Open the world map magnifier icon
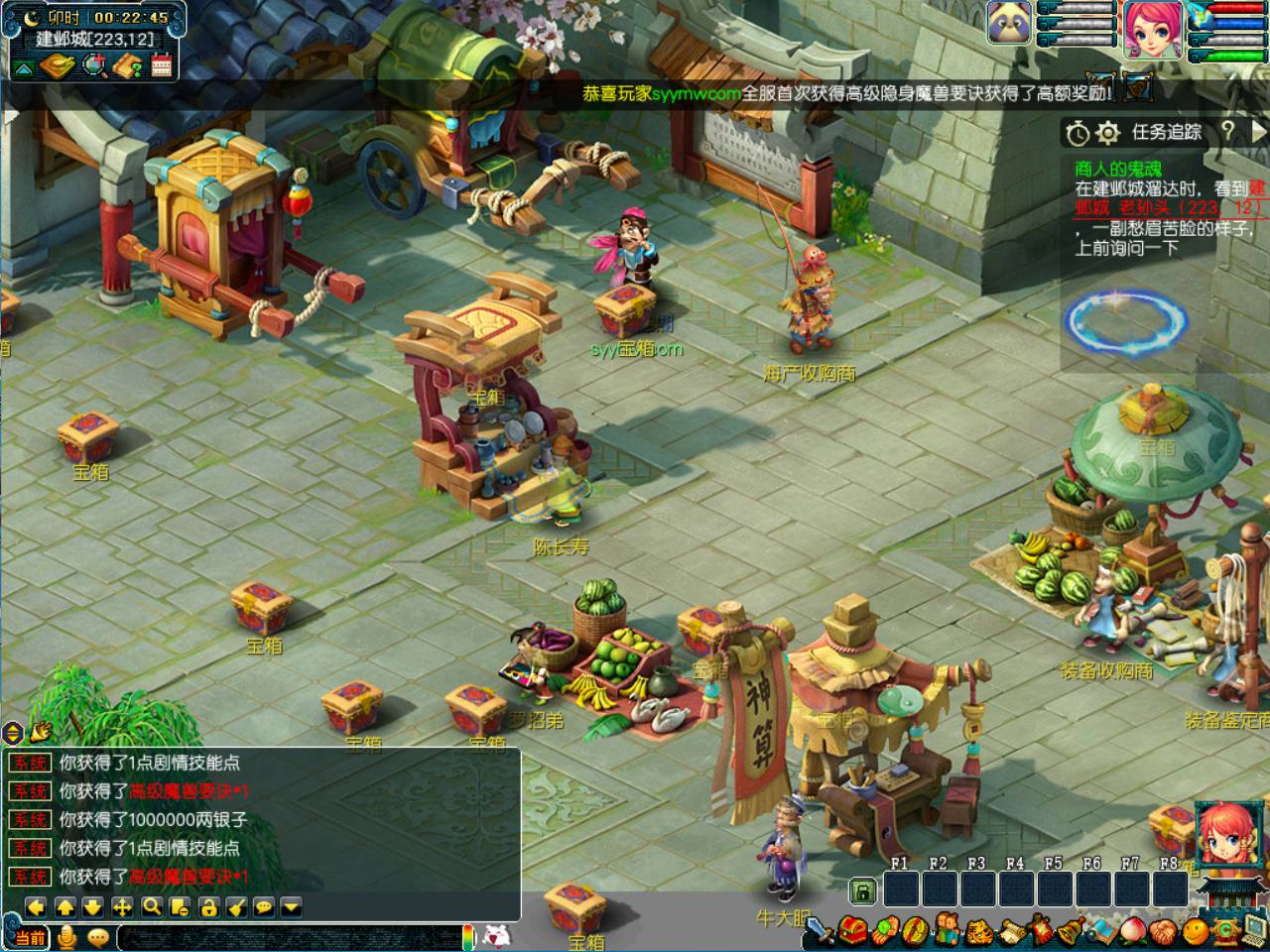 tap(94, 66)
